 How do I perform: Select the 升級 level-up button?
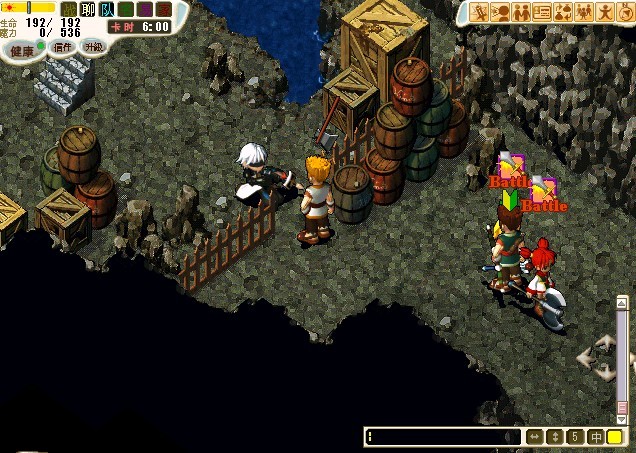pyautogui.click(x=93, y=47)
